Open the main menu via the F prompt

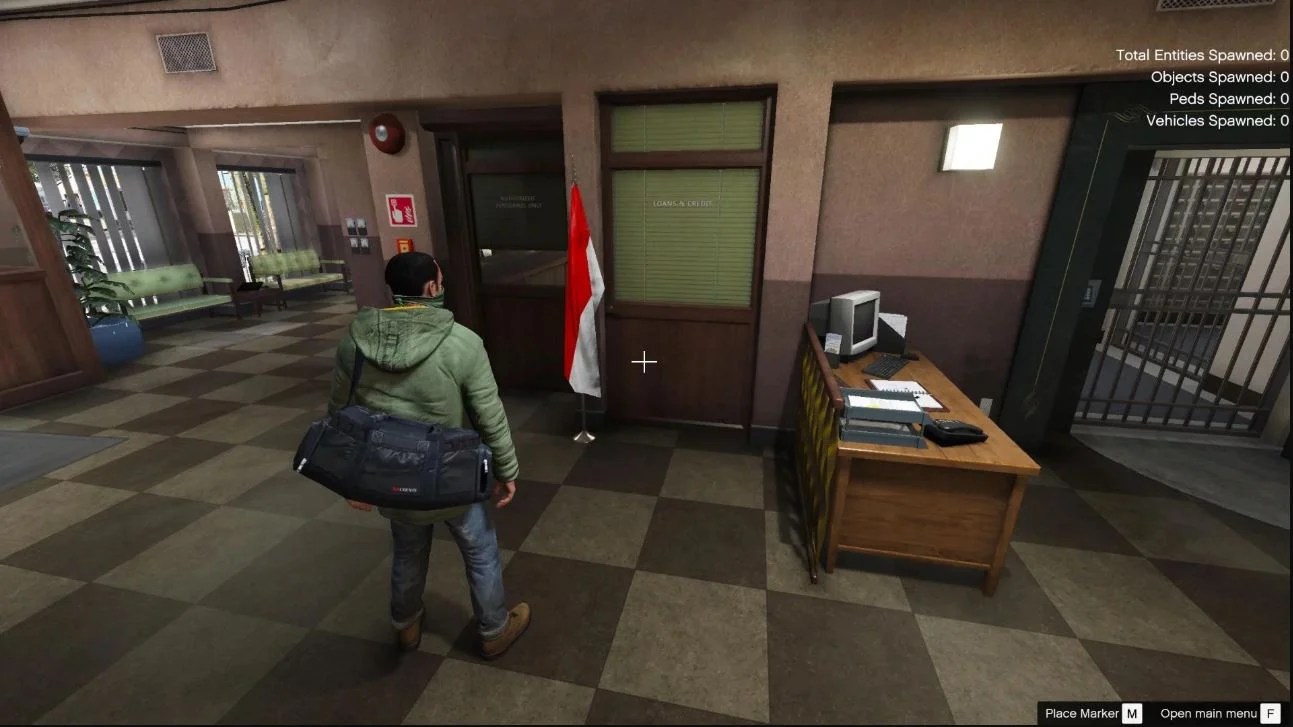coord(1273,714)
